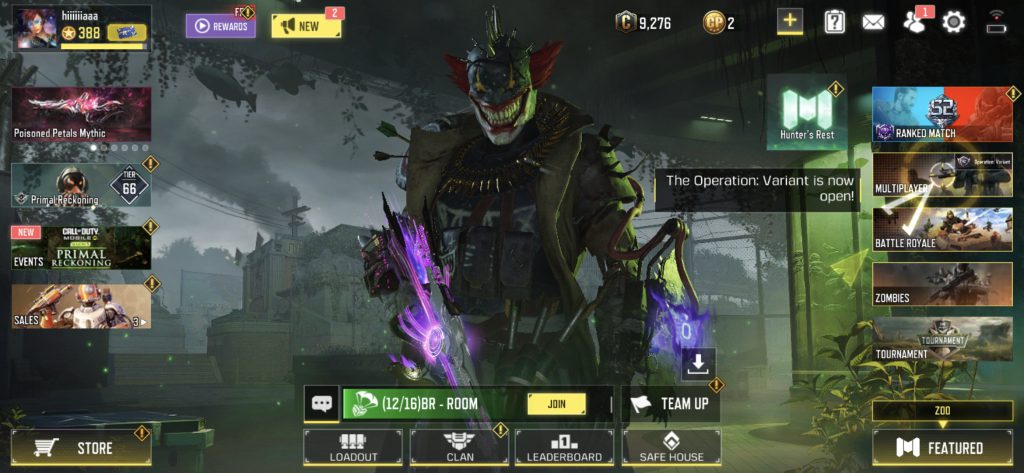
Task: Open the chat bubble icon
Action: pyautogui.click(x=322, y=404)
